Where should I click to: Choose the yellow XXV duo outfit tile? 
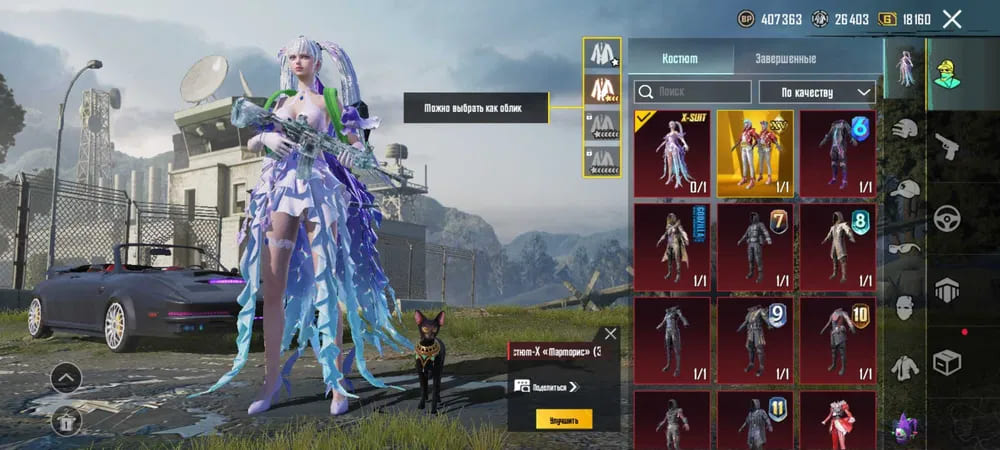pyautogui.click(x=755, y=154)
